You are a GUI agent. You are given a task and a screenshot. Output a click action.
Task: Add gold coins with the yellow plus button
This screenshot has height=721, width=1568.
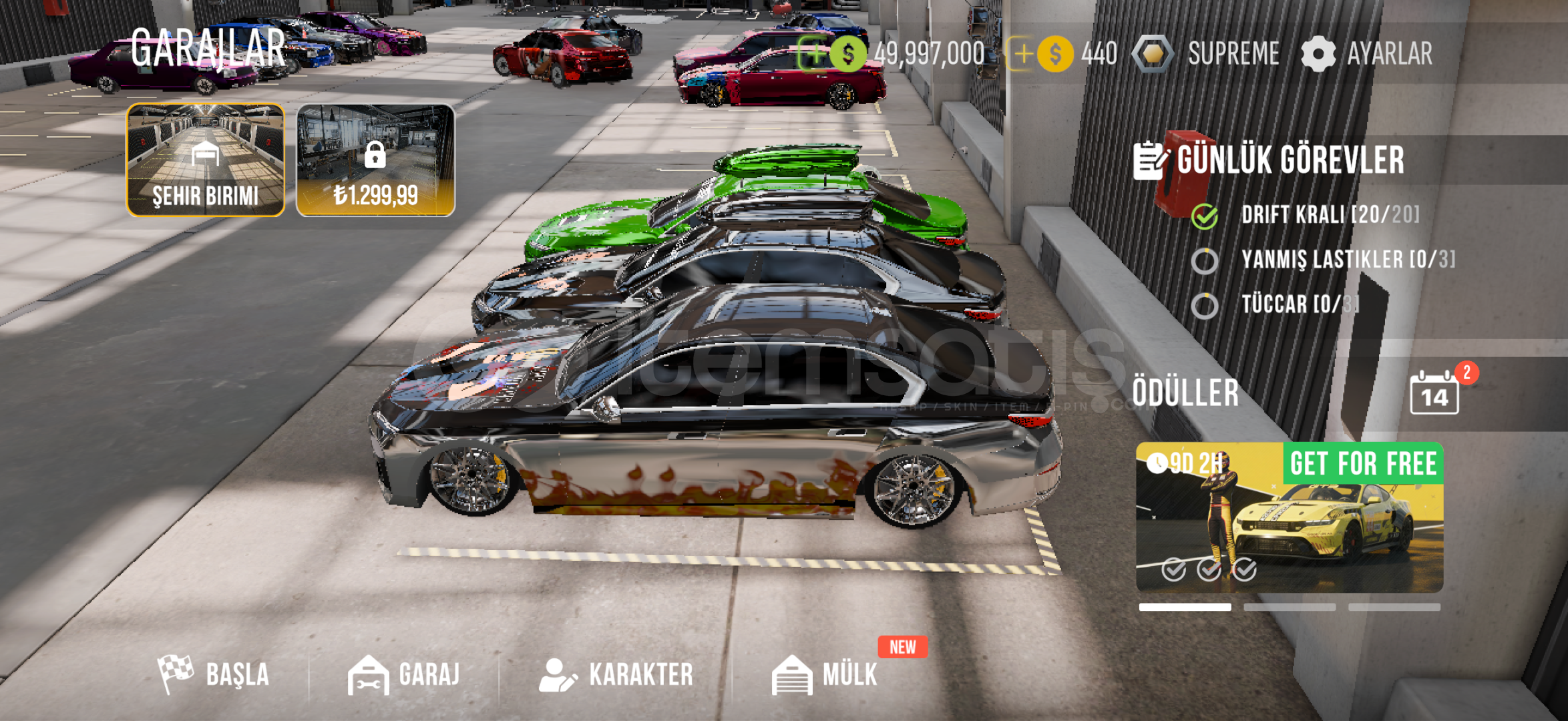[x=1022, y=54]
